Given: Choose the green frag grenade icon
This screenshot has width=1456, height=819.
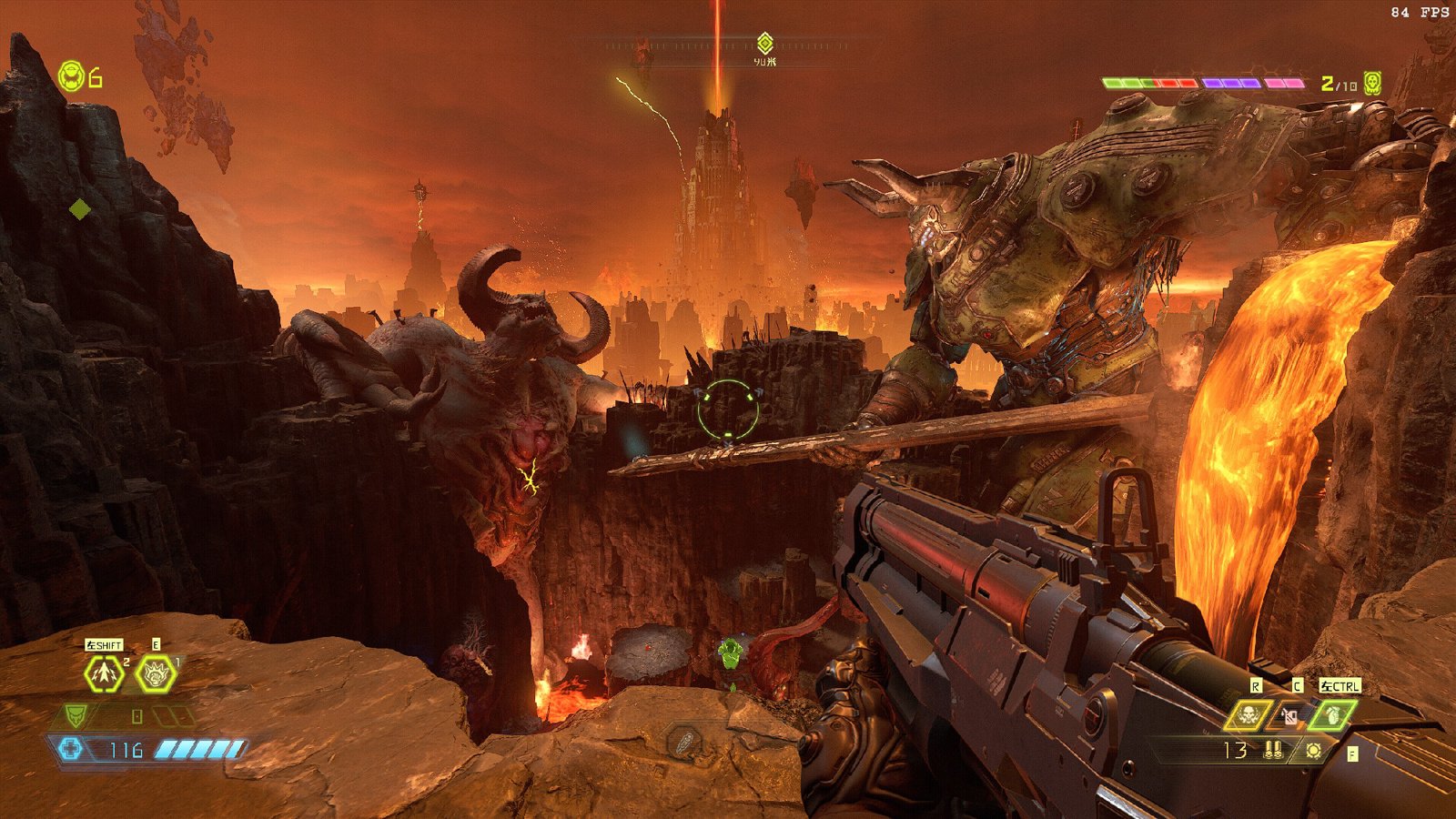Looking at the screenshot, I should (x=1332, y=715).
